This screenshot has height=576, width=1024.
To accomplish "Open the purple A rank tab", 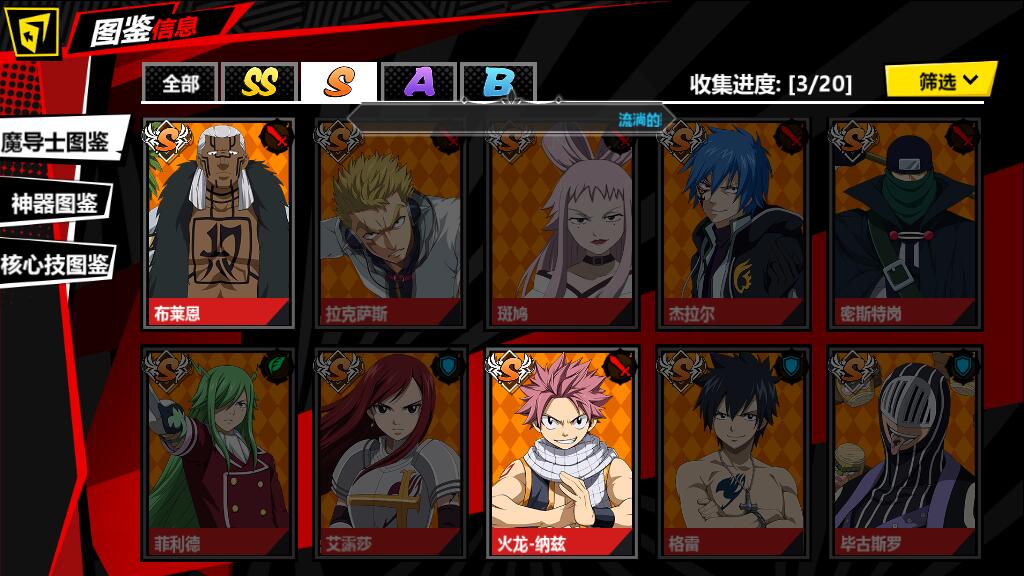I will 419,83.
